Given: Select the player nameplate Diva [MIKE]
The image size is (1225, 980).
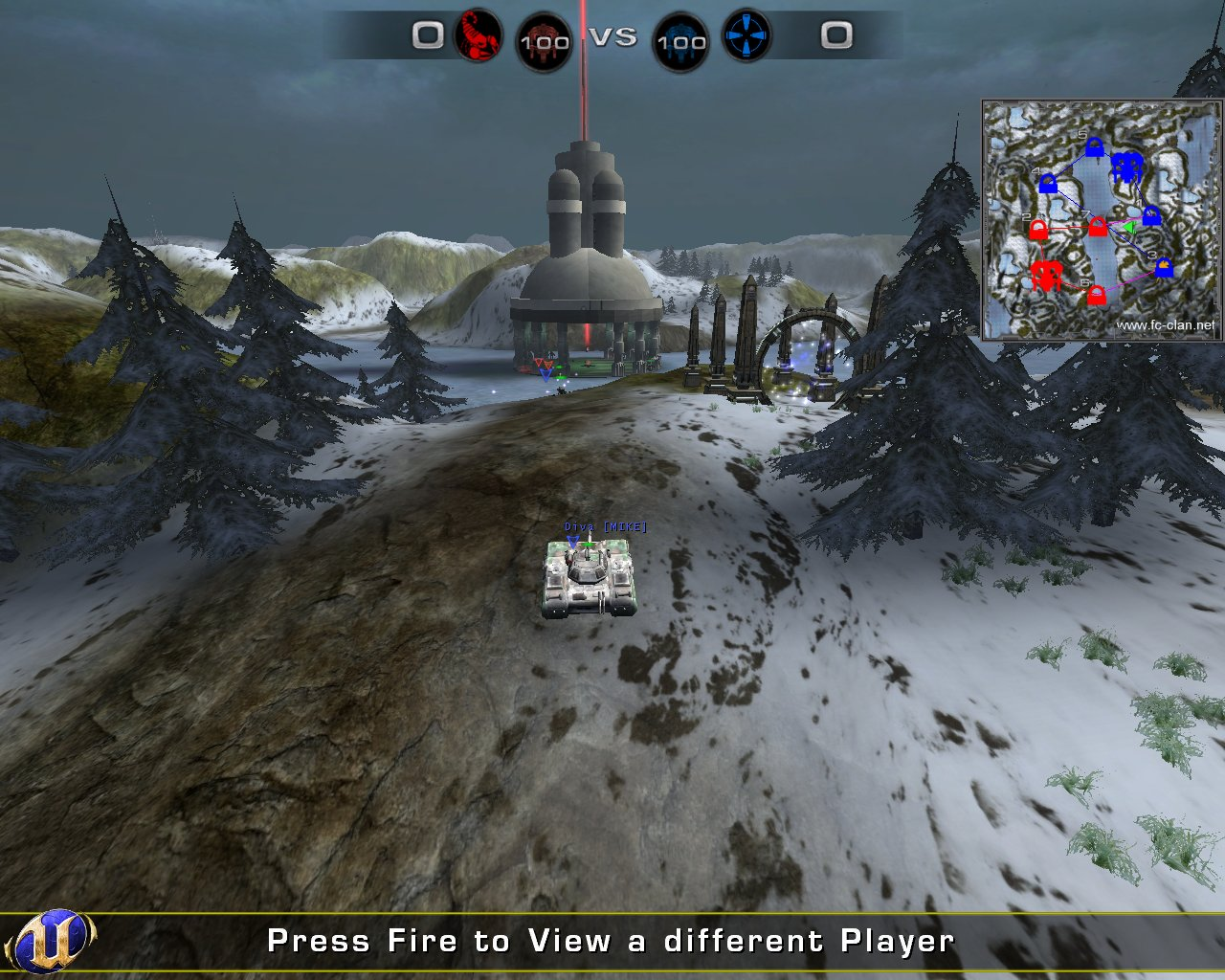Looking at the screenshot, I should pyautogui.click(x=604, y=525).
